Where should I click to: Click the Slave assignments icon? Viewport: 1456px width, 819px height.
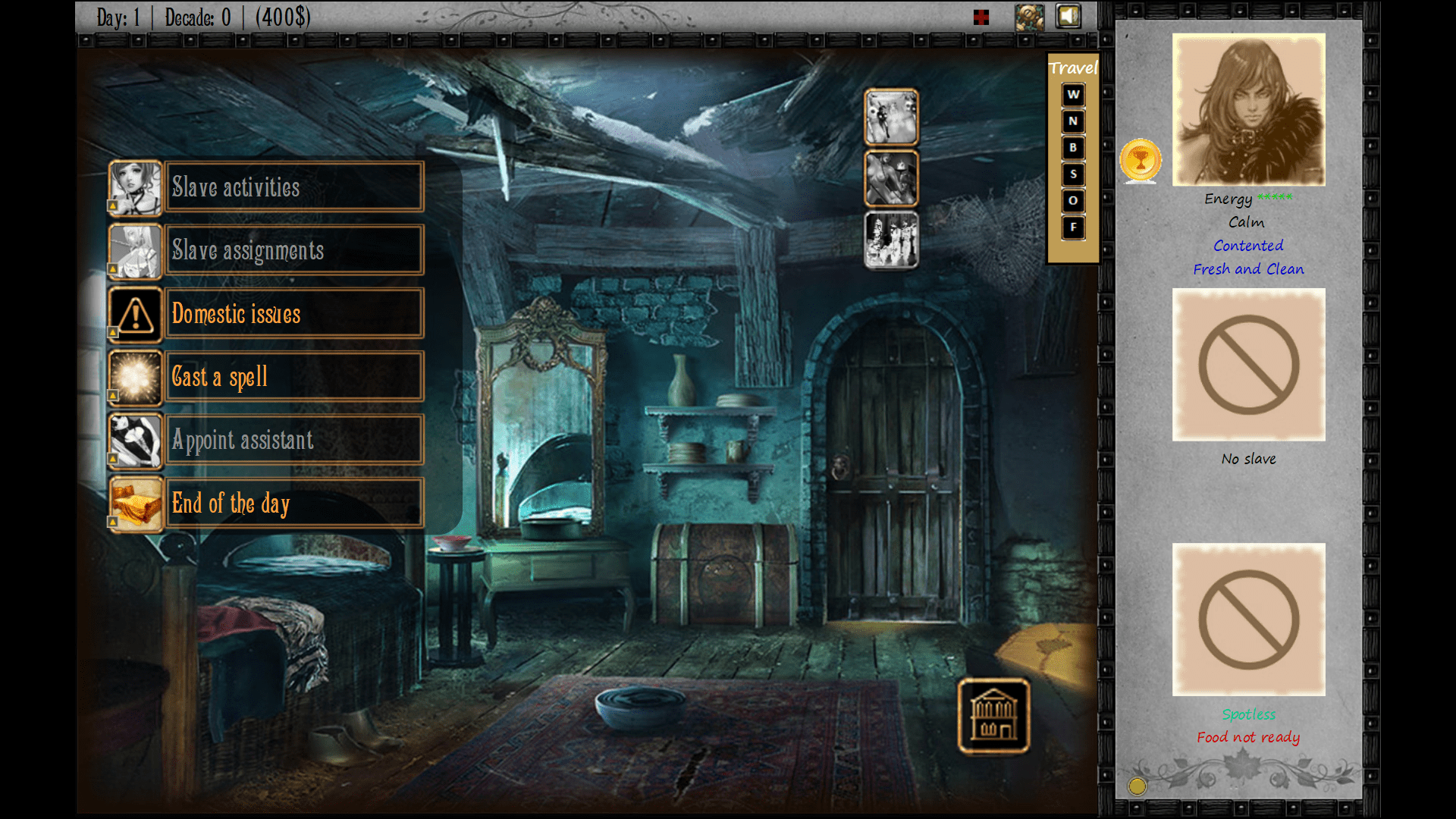(x=135, y=251)
